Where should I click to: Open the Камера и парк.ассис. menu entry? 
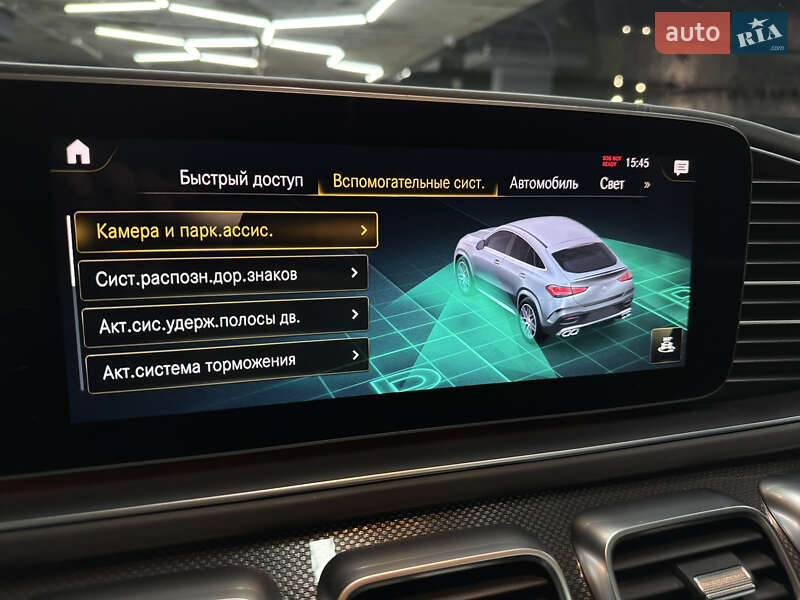tap(226, 231)
